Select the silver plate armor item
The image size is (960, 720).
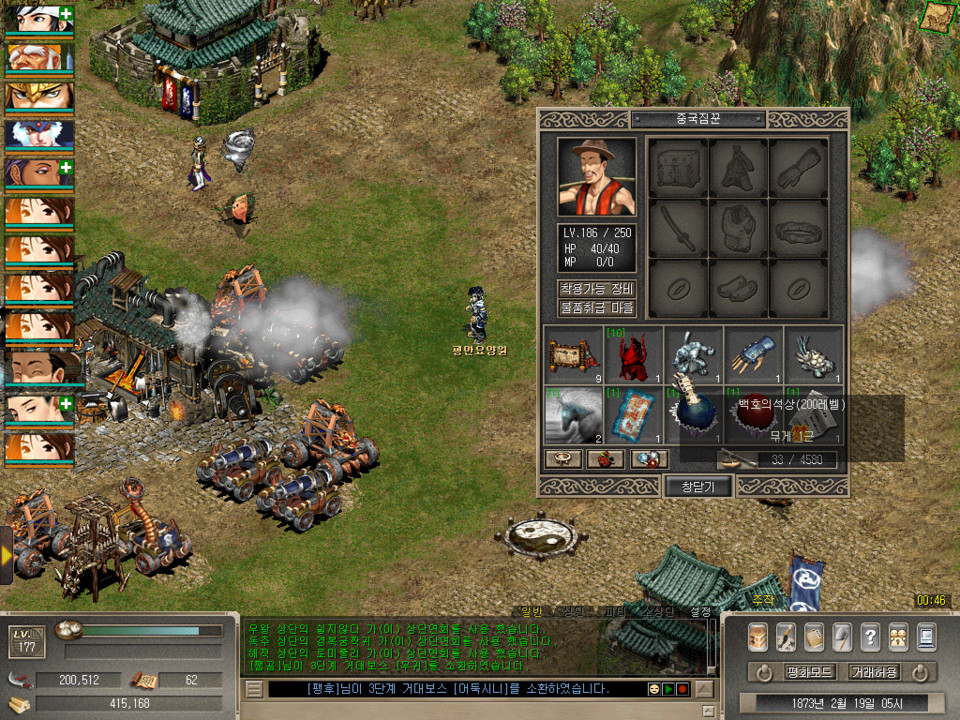[x=693, y=355]
